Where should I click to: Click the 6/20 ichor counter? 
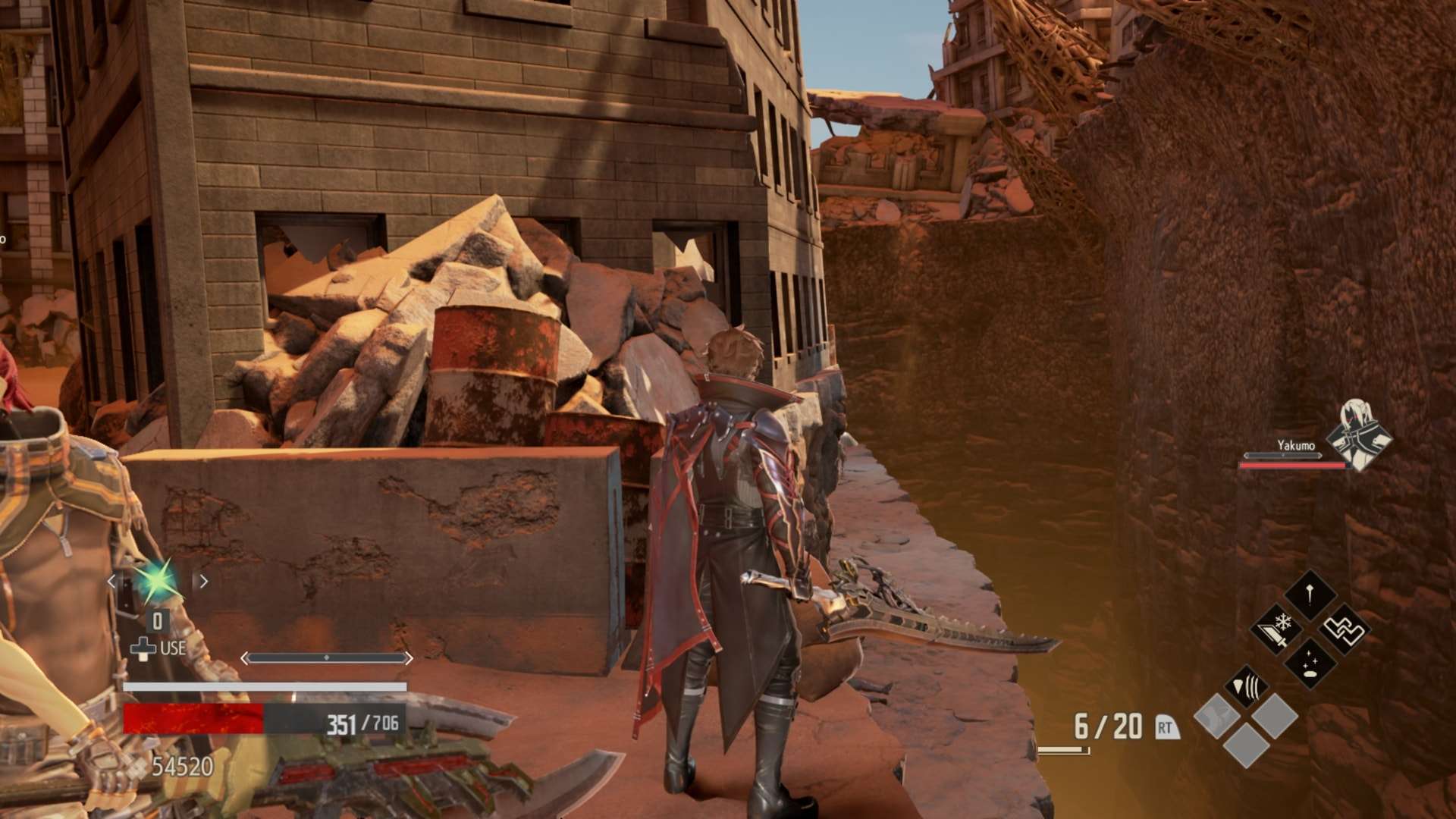[x=1107, y=726]
